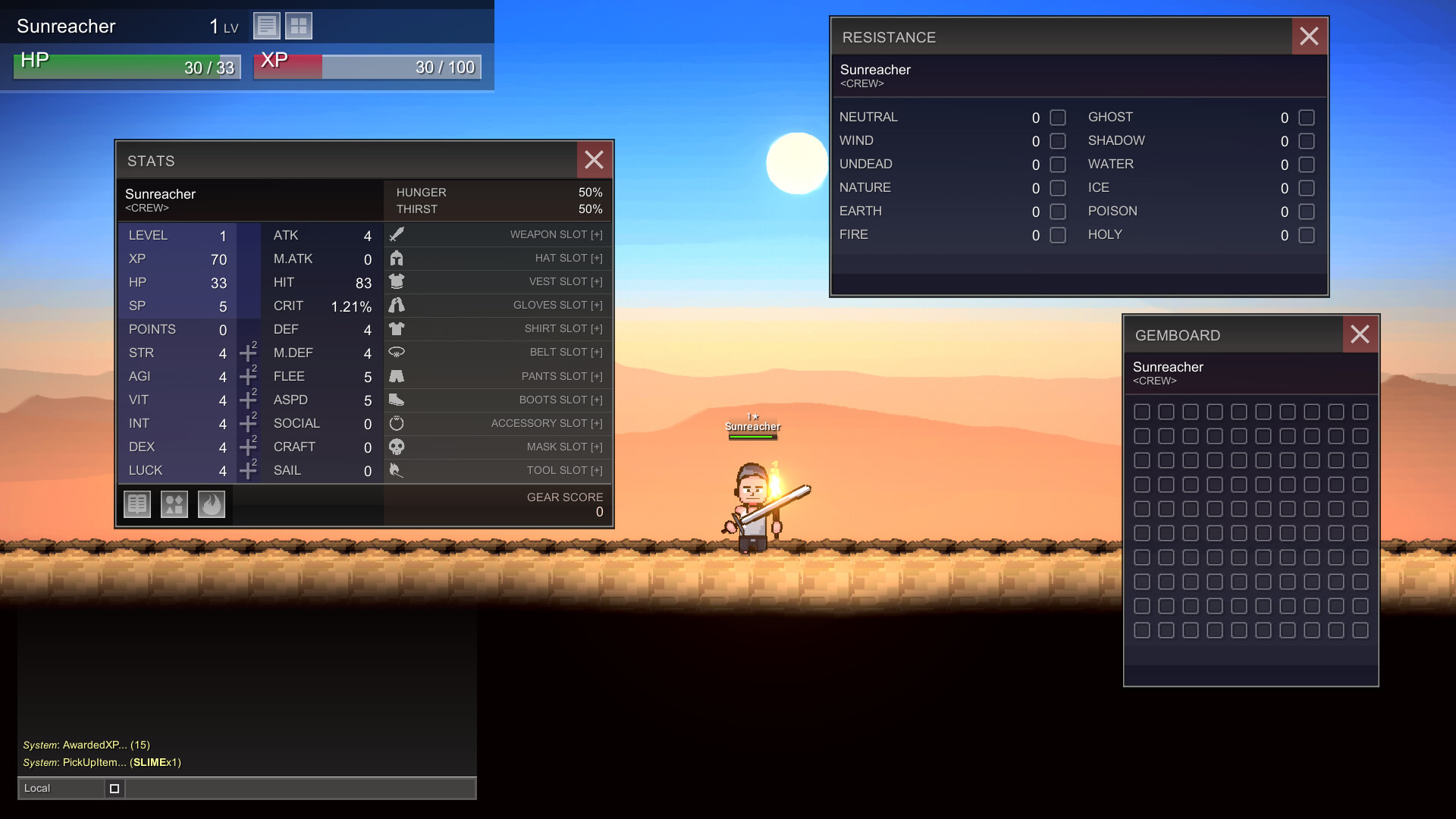Screen dimensions: 1456x819
Task: Open the accessory slot ring icon
Action: [397, 423]
